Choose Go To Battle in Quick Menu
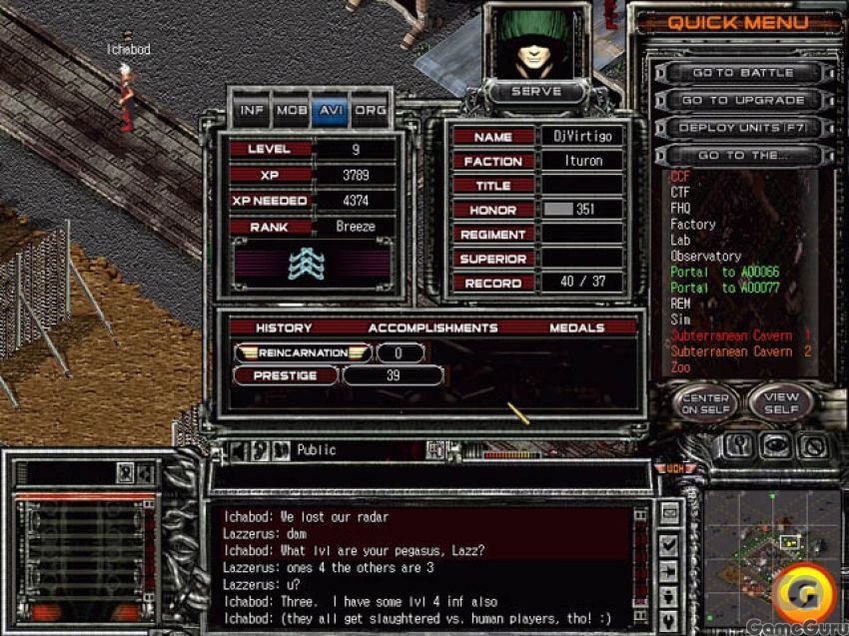The width and height of the screenshot is (849, 636). 742,73
